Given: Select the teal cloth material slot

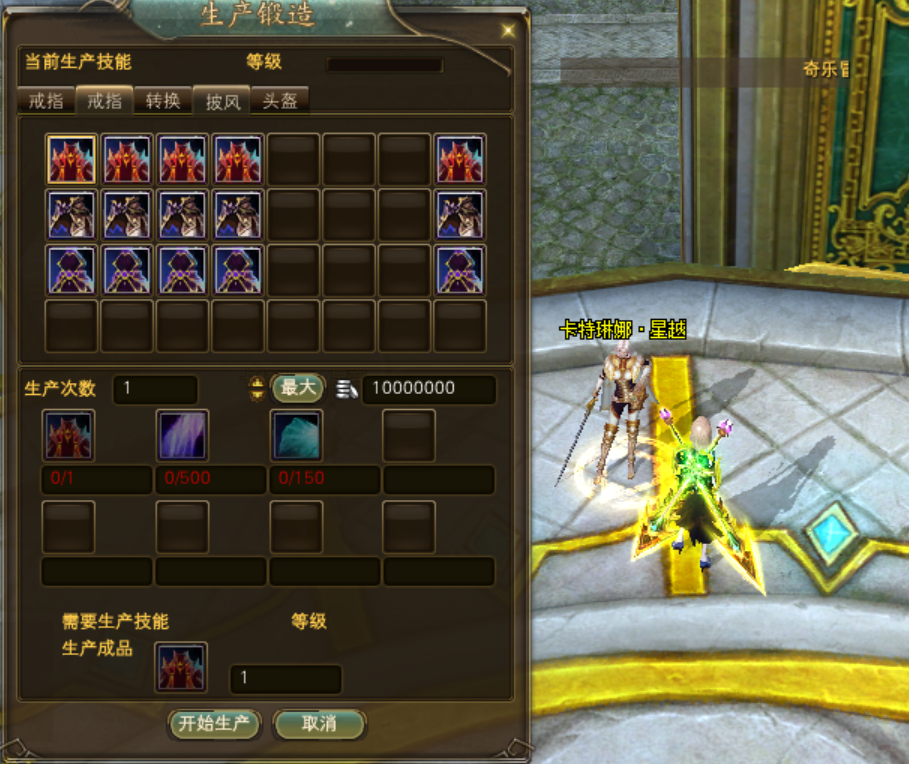Looking at the screenshot, I should coord(297,435).
